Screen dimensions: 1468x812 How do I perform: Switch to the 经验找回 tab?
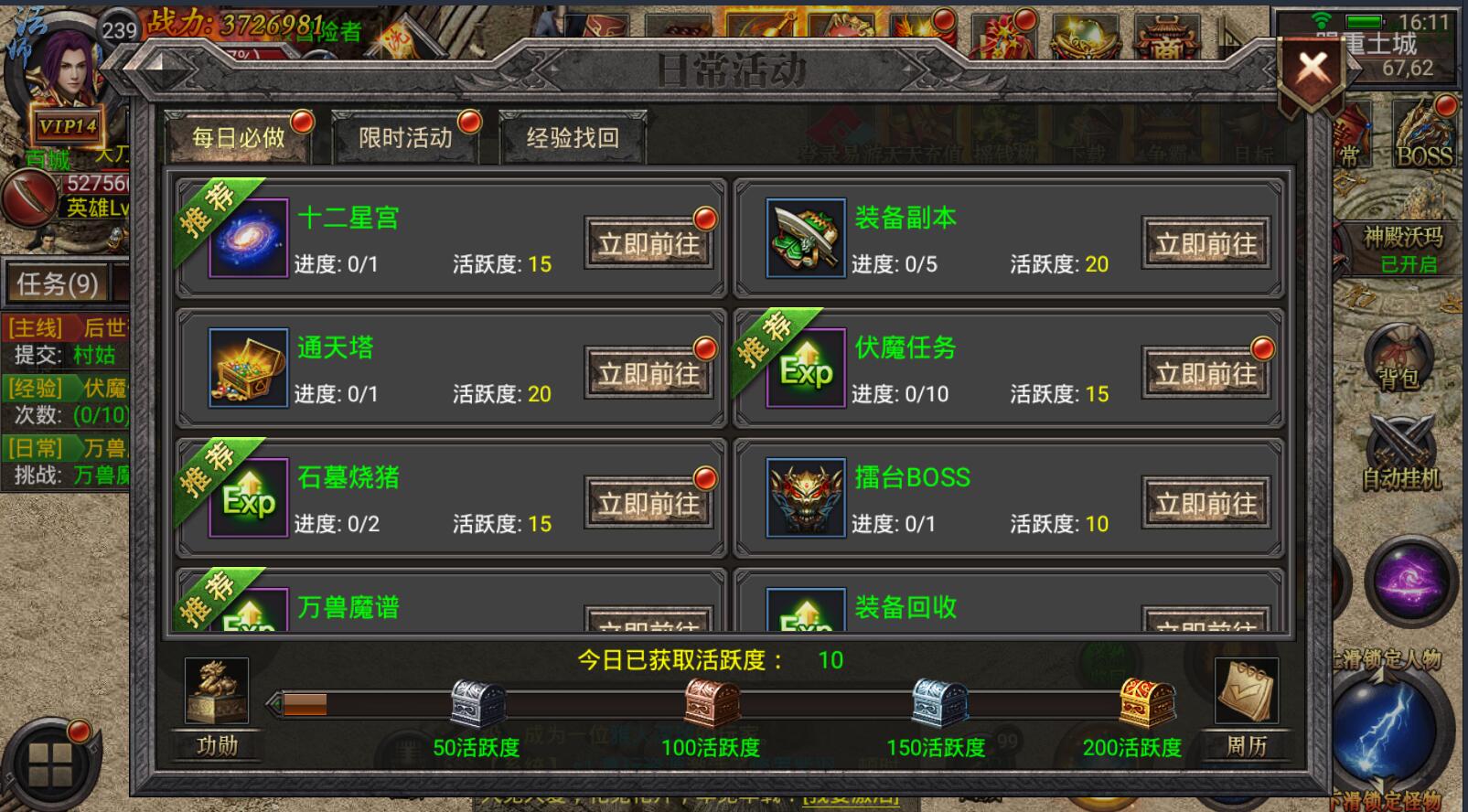click(x=572, y=137)
